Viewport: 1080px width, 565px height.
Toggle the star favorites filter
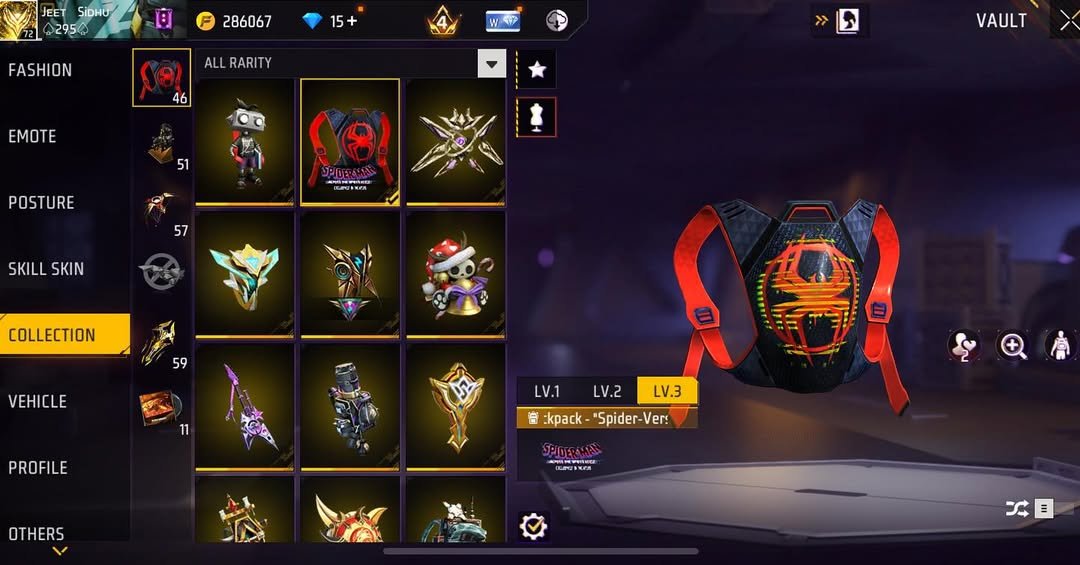point(537,69)
